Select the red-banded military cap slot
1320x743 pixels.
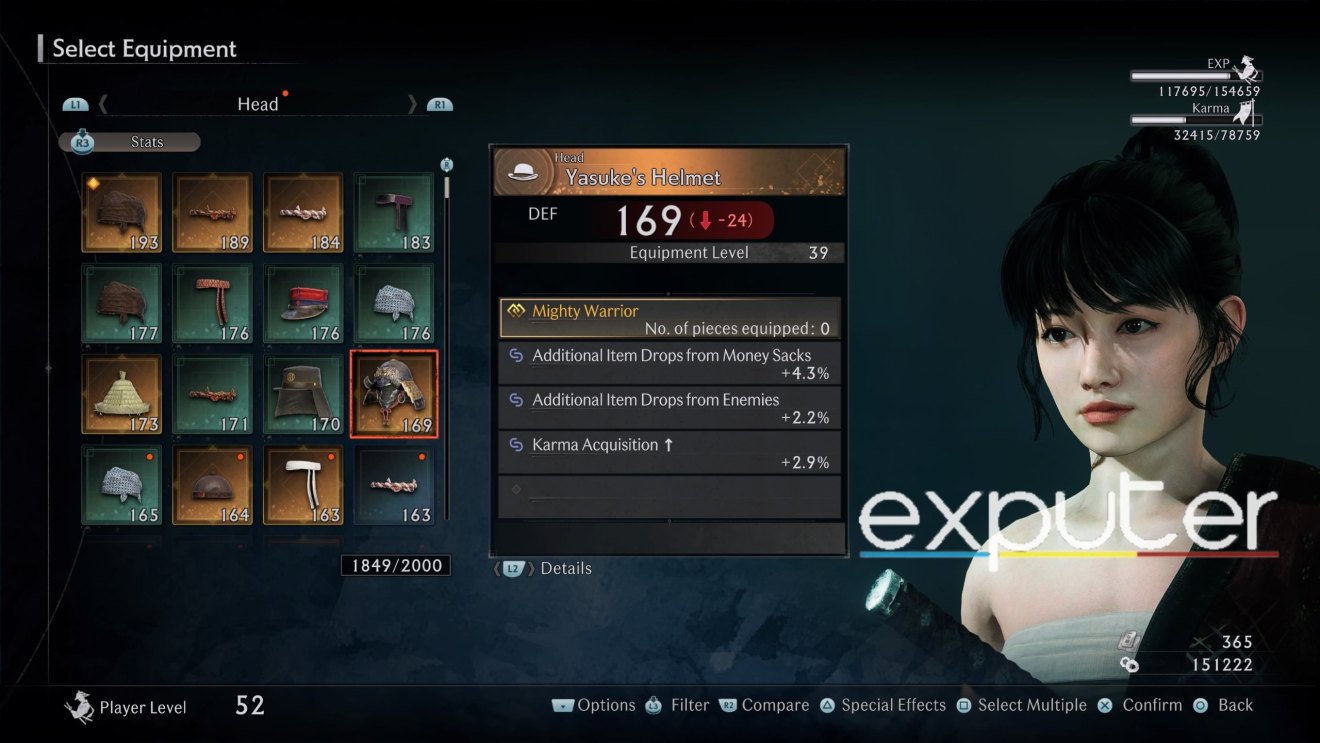click(303, 303)
